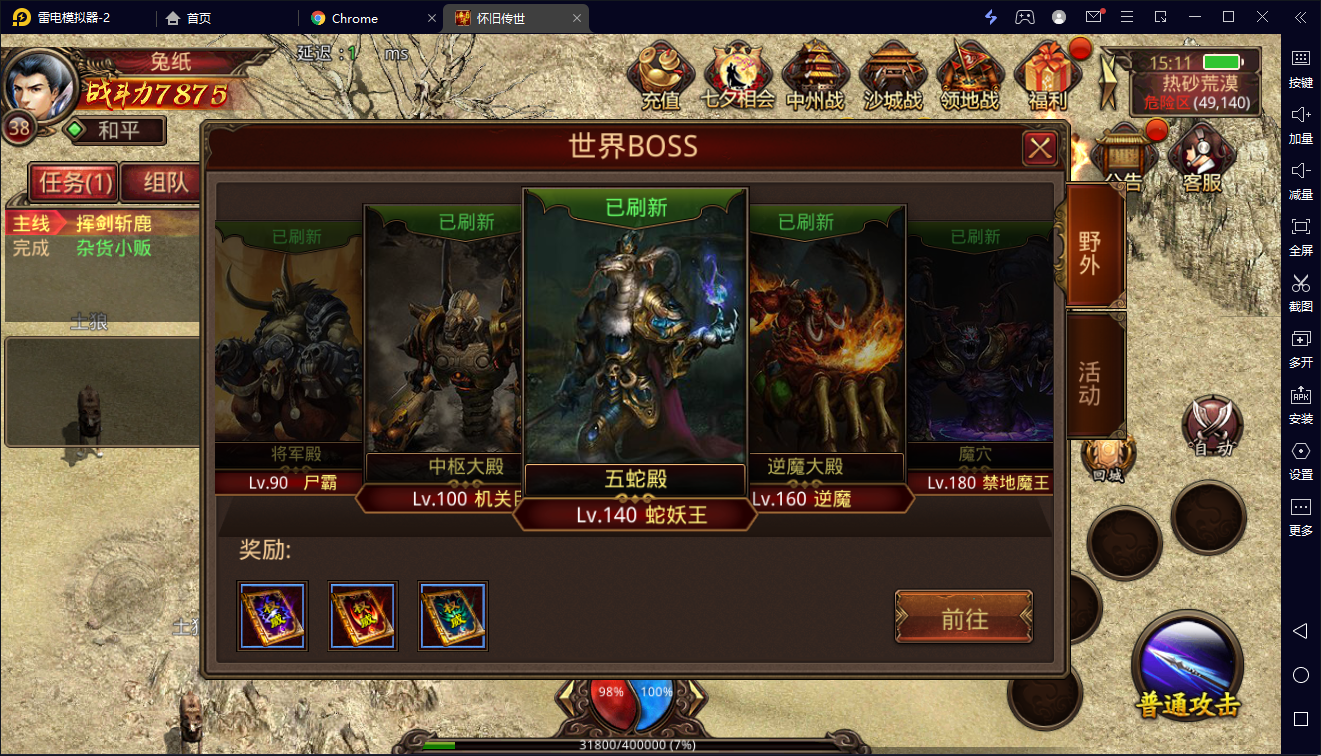Image resolution: width=1321 pixels, height=756 pixels.
Task: Close the 世界BOSS window
Action: (1040, 149)
